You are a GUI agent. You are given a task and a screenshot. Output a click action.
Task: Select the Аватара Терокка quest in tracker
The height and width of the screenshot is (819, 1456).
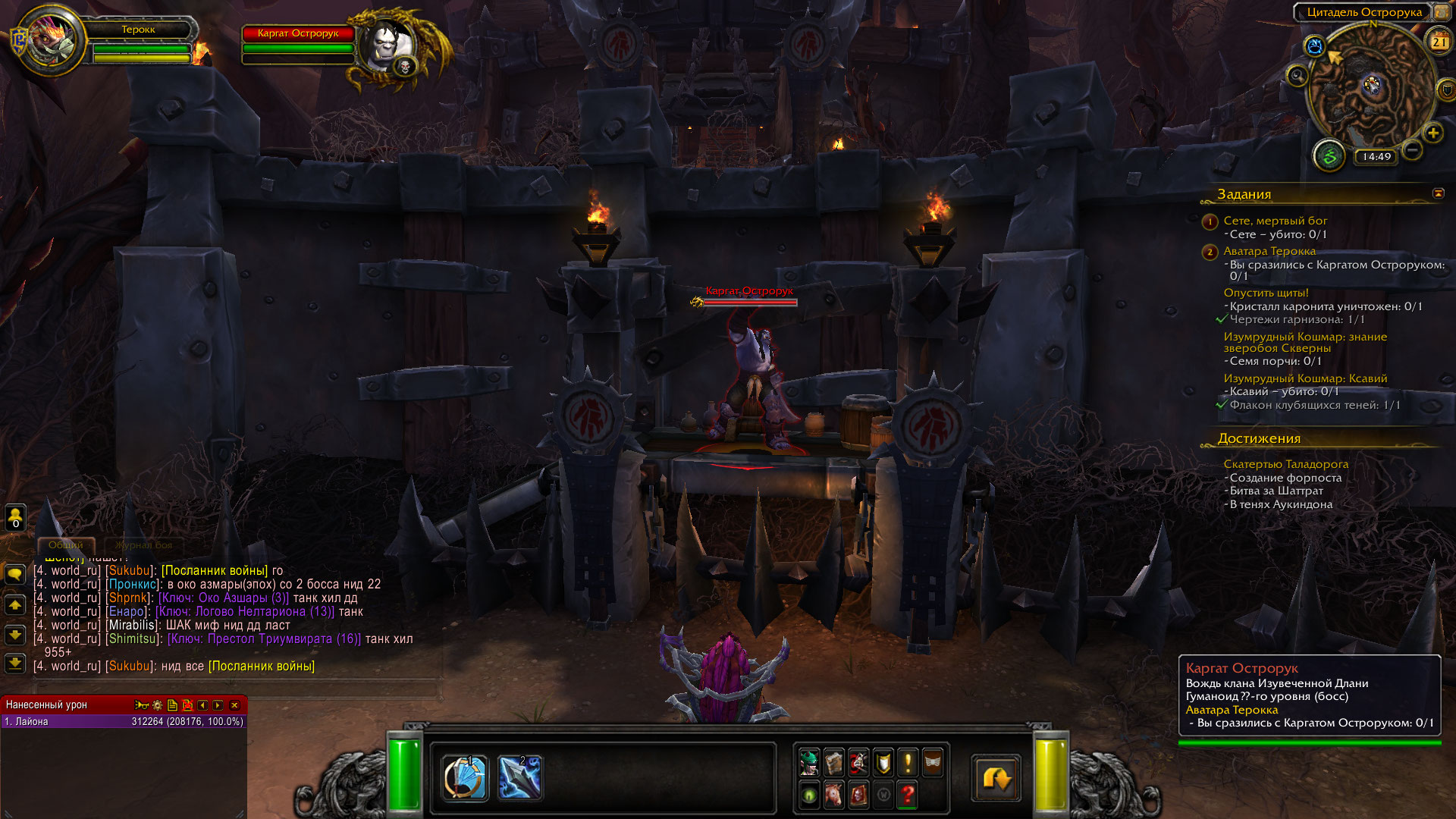(x=1269, y=251)
